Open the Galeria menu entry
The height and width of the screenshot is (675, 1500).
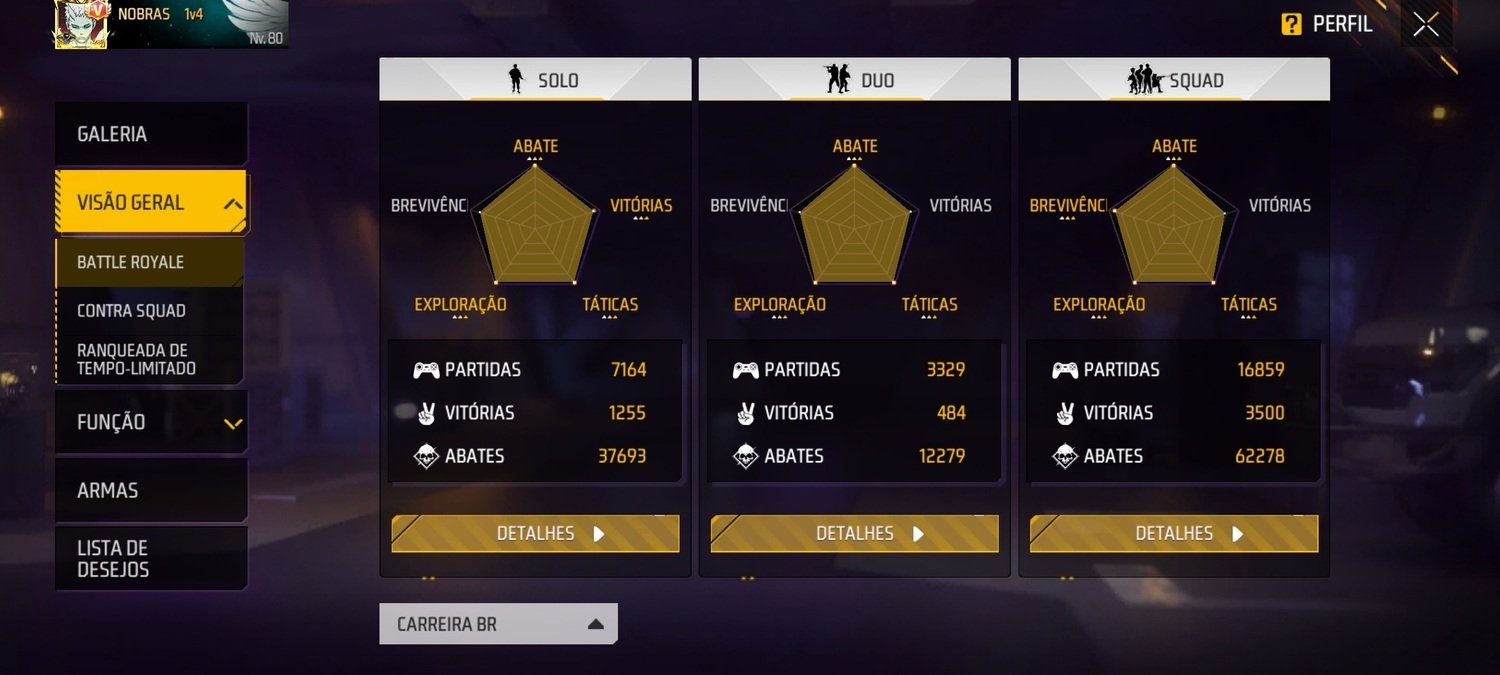pos(150,134)
